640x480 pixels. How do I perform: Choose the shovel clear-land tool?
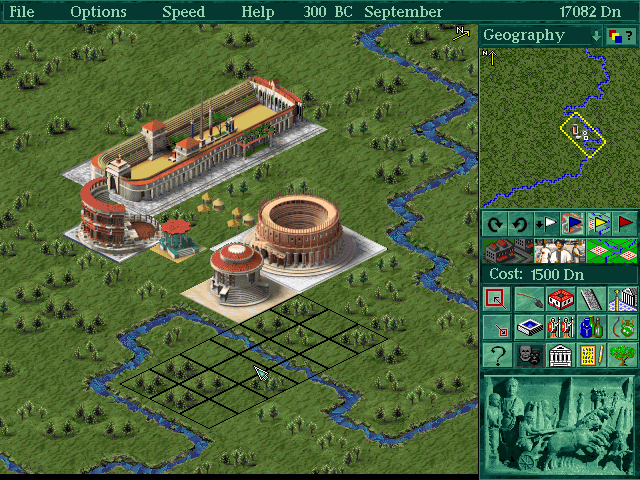[x=529, y=299]
